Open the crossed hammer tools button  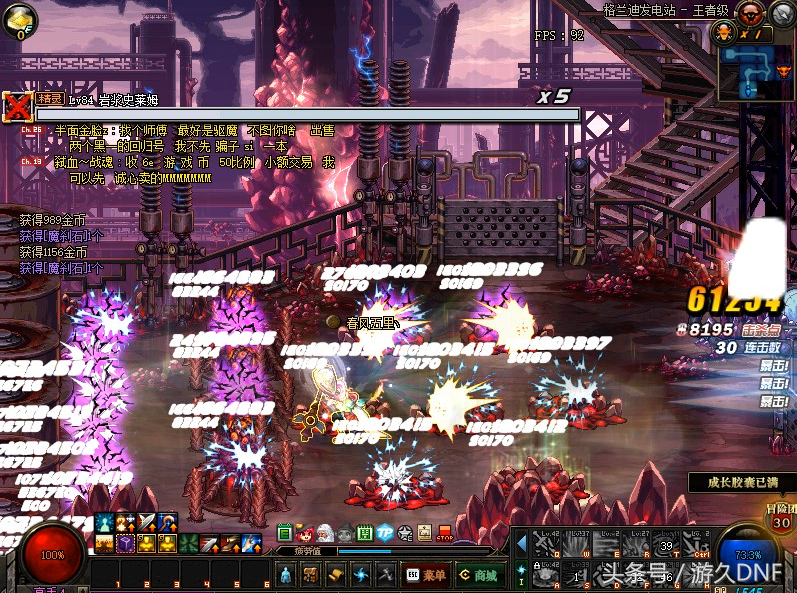pos(387,575)
